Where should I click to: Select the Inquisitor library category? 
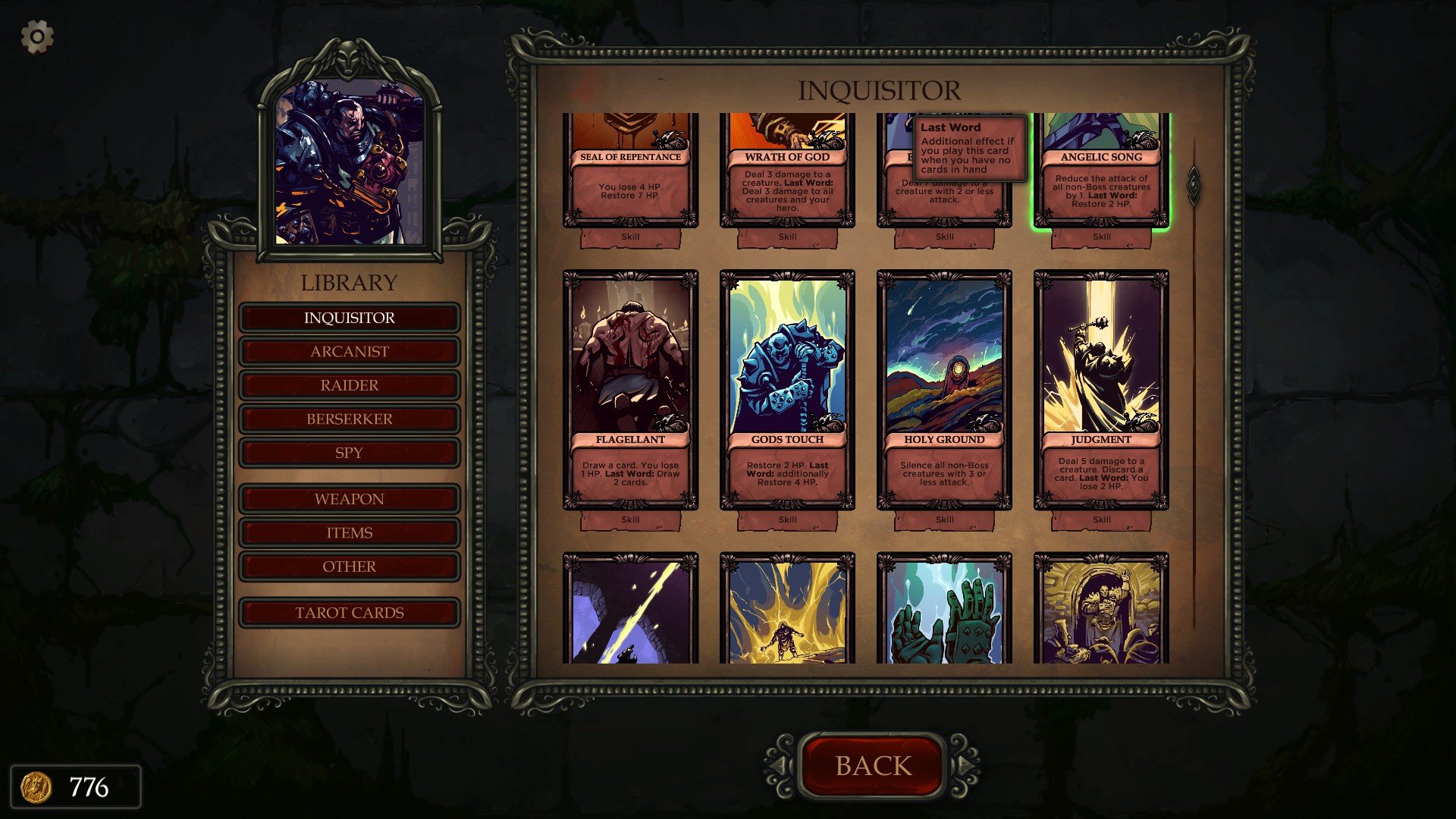[349, 318]
